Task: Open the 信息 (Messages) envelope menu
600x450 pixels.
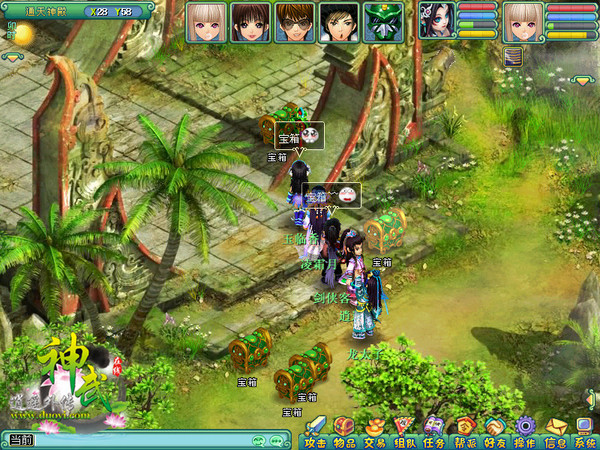Action: click(x=555, y=431)
